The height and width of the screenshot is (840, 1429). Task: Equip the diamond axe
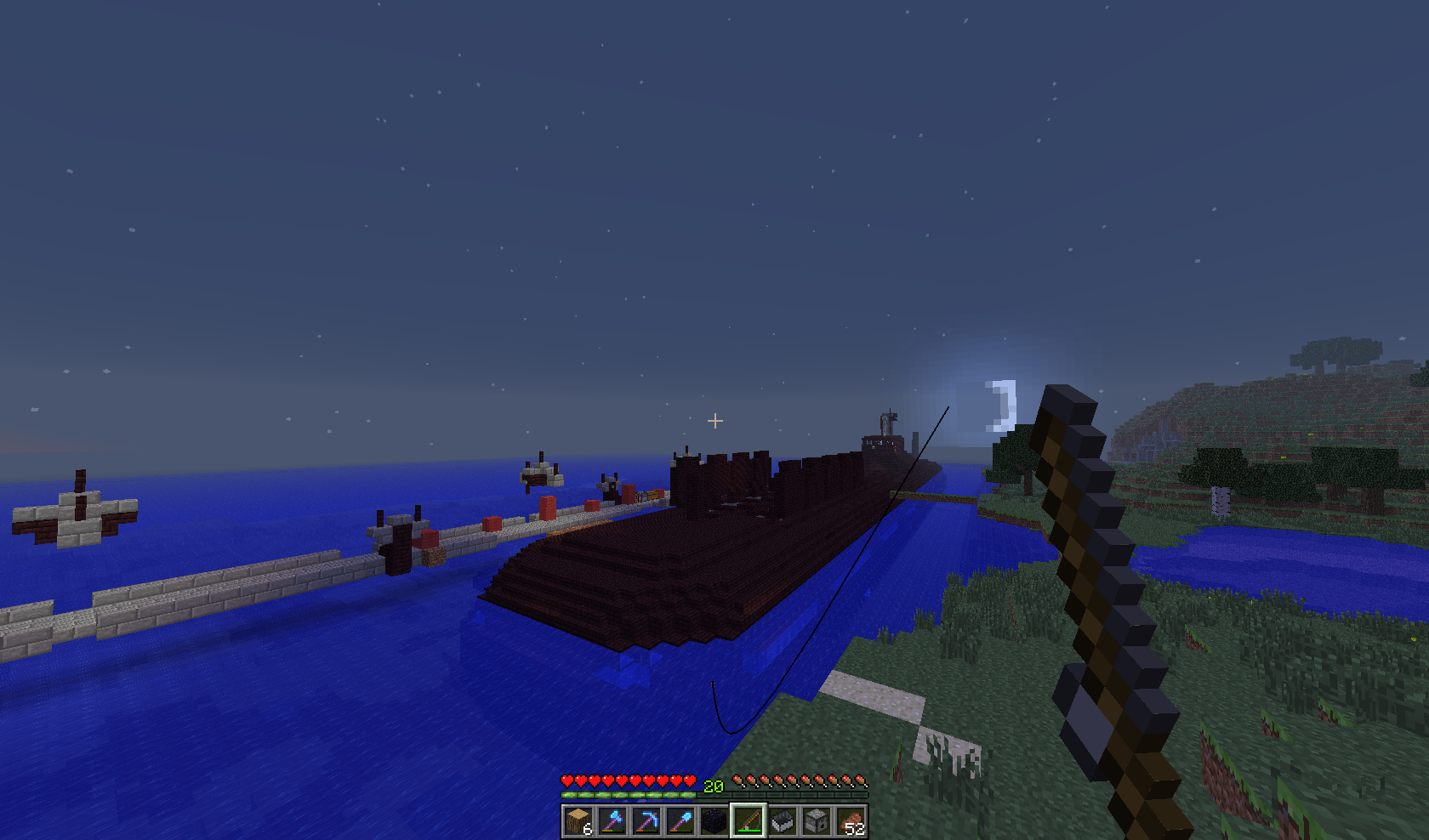pyautogui.click(x=612, y=821)
